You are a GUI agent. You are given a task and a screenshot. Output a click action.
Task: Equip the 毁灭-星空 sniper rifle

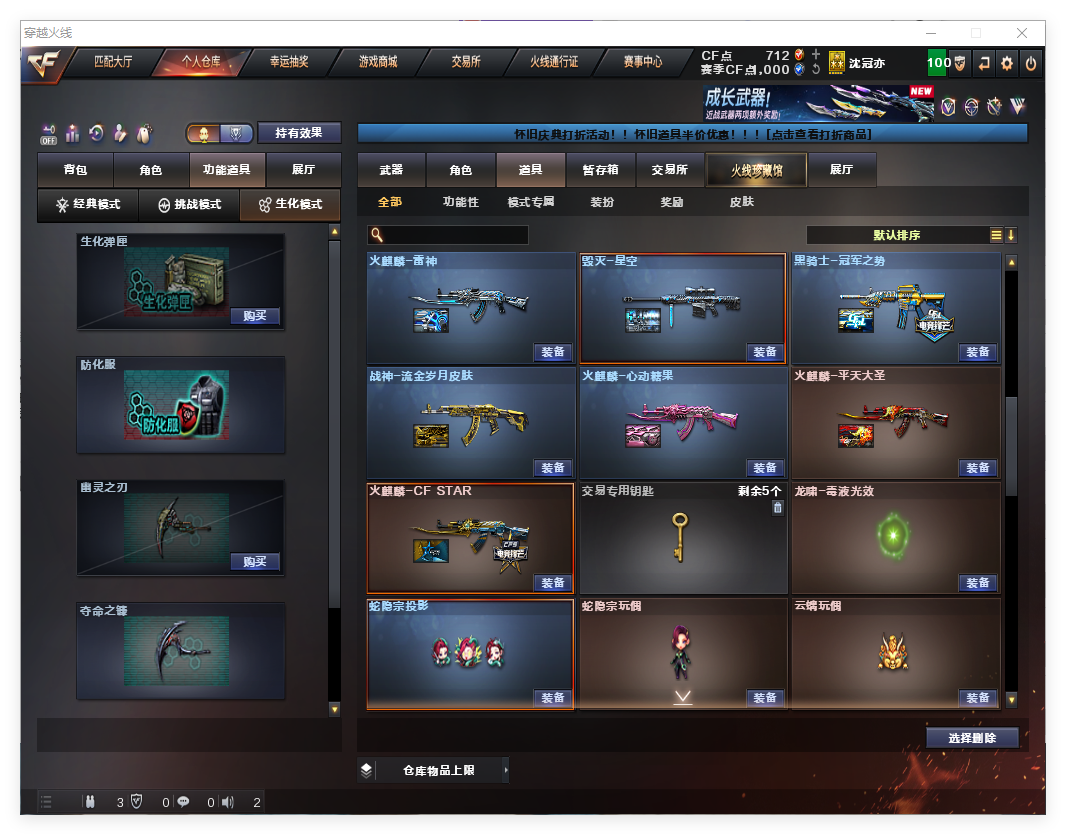tap(765, 352)
